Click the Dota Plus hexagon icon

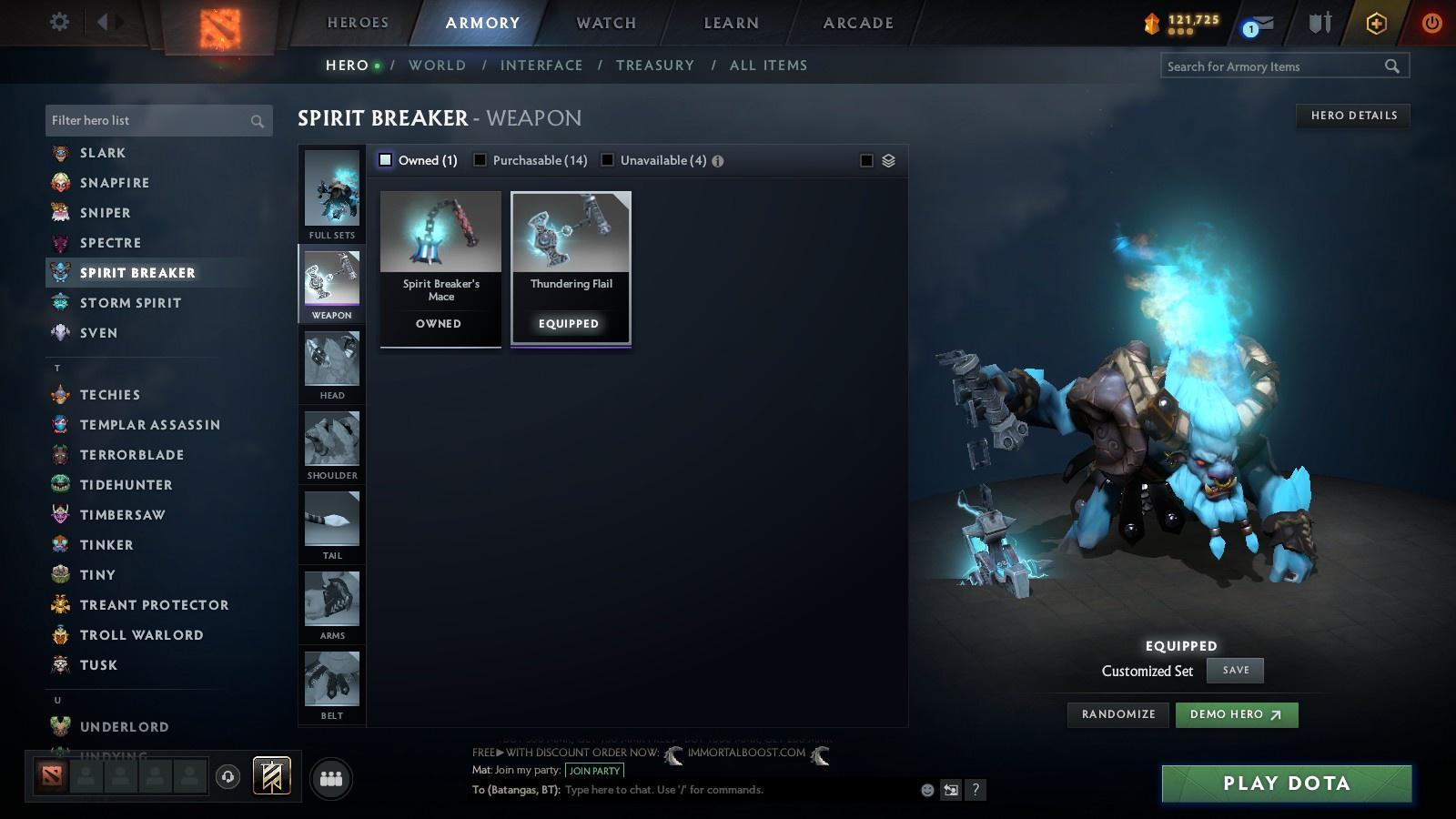[1375, 22]
